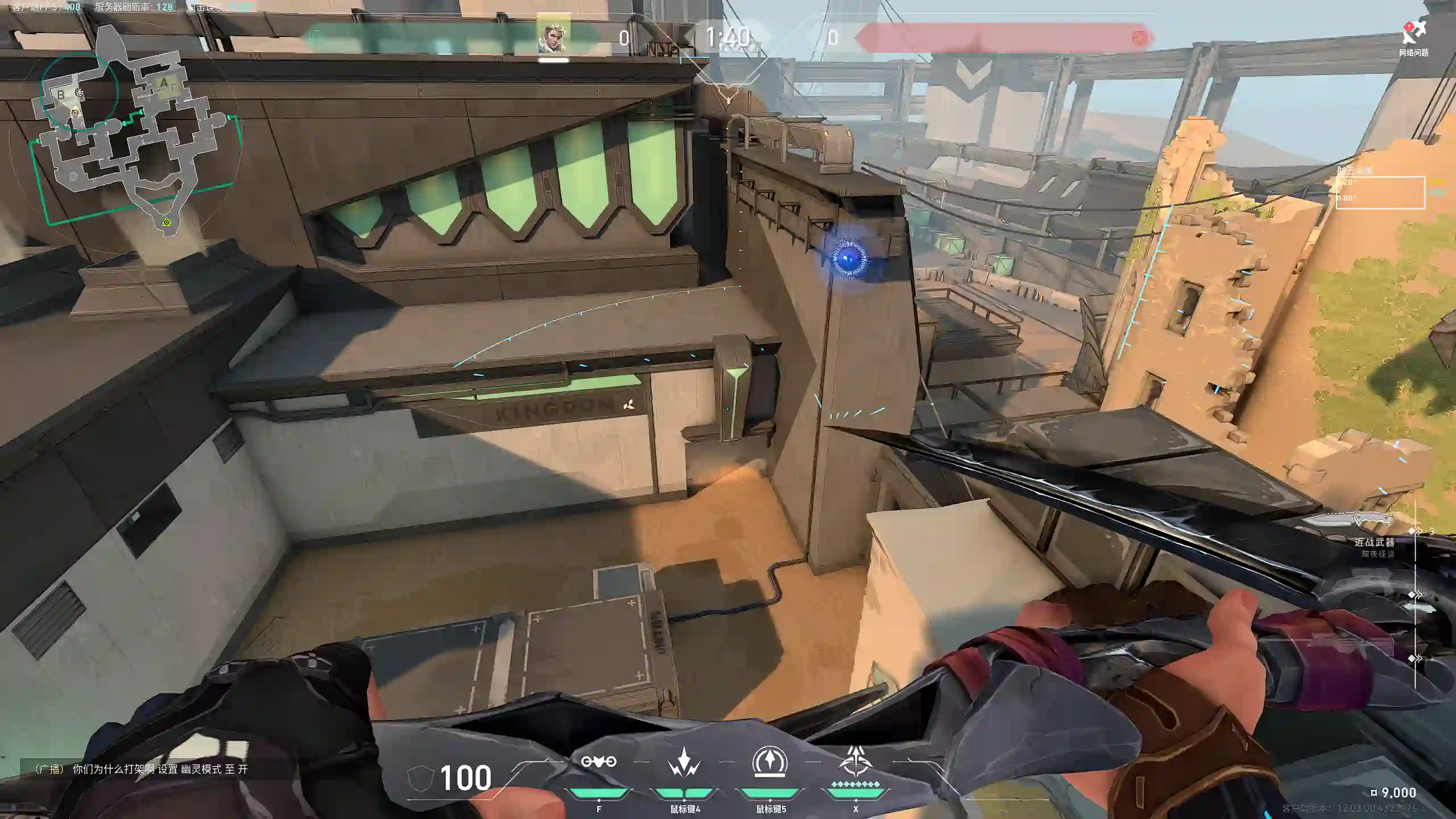Image resolution: width=1456 pixels, height=819 pixels.
Task: Click the yellow spike marker on the minimap
Action: 166,222
